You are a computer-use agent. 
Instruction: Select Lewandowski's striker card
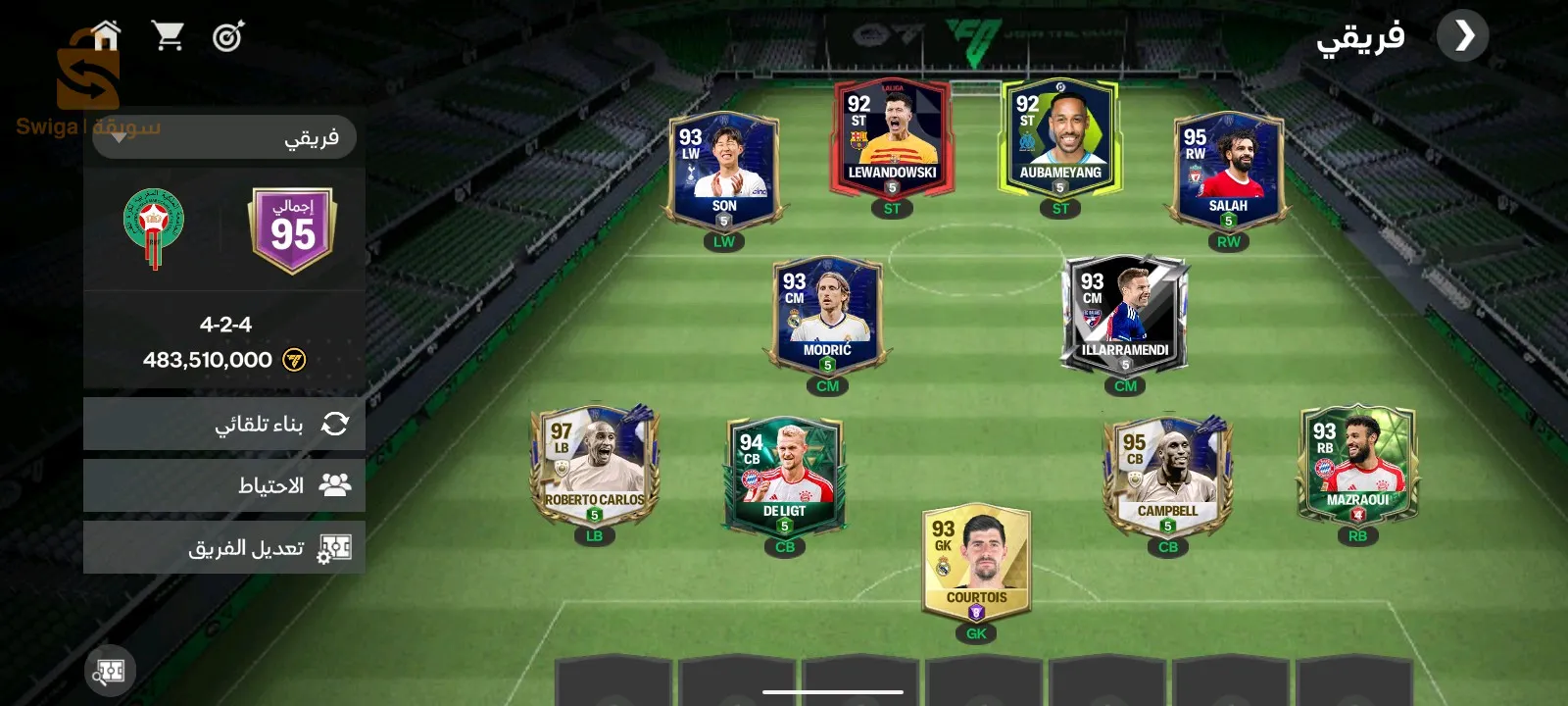point(892,139)
